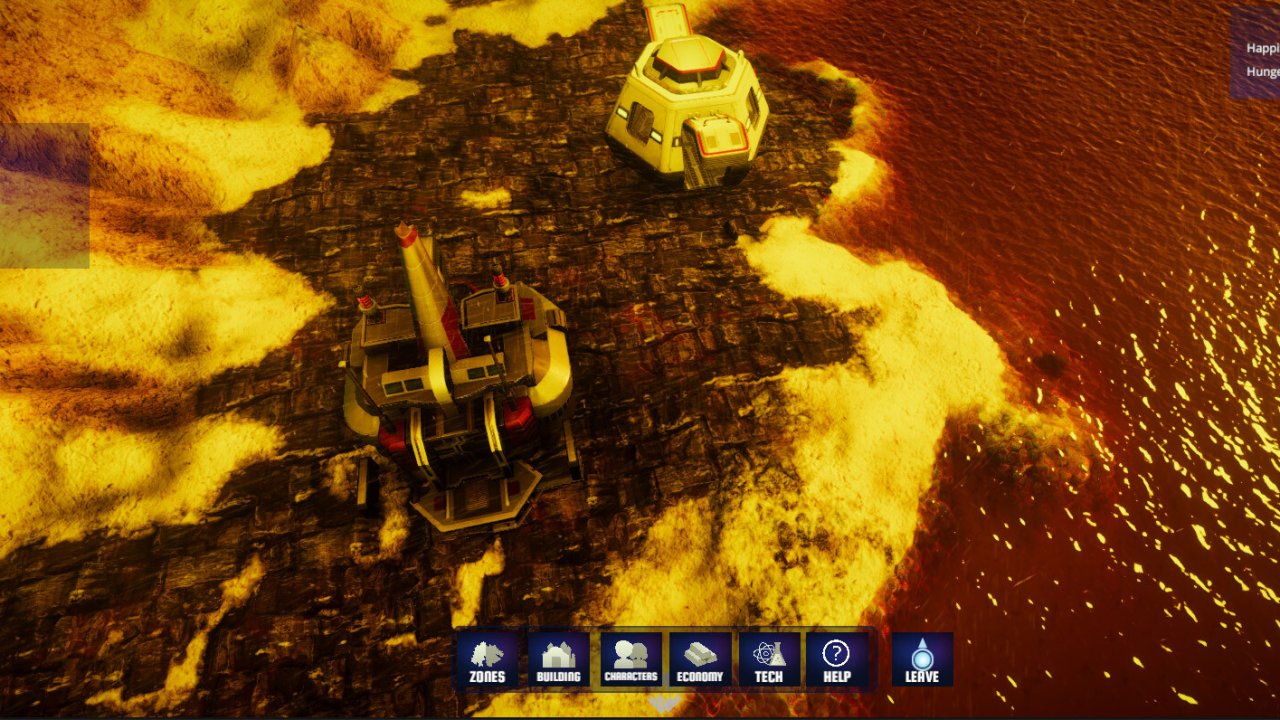Open the Economy overview
Viewport: 1280px width, 720px height.
700,660
